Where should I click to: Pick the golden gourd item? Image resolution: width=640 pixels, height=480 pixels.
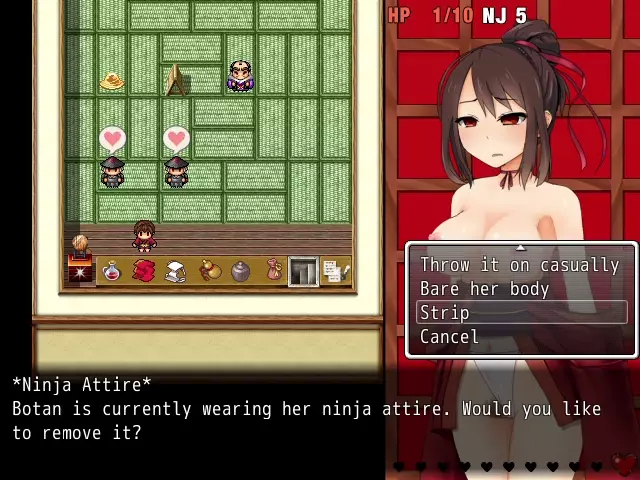(x=208, y=271)
